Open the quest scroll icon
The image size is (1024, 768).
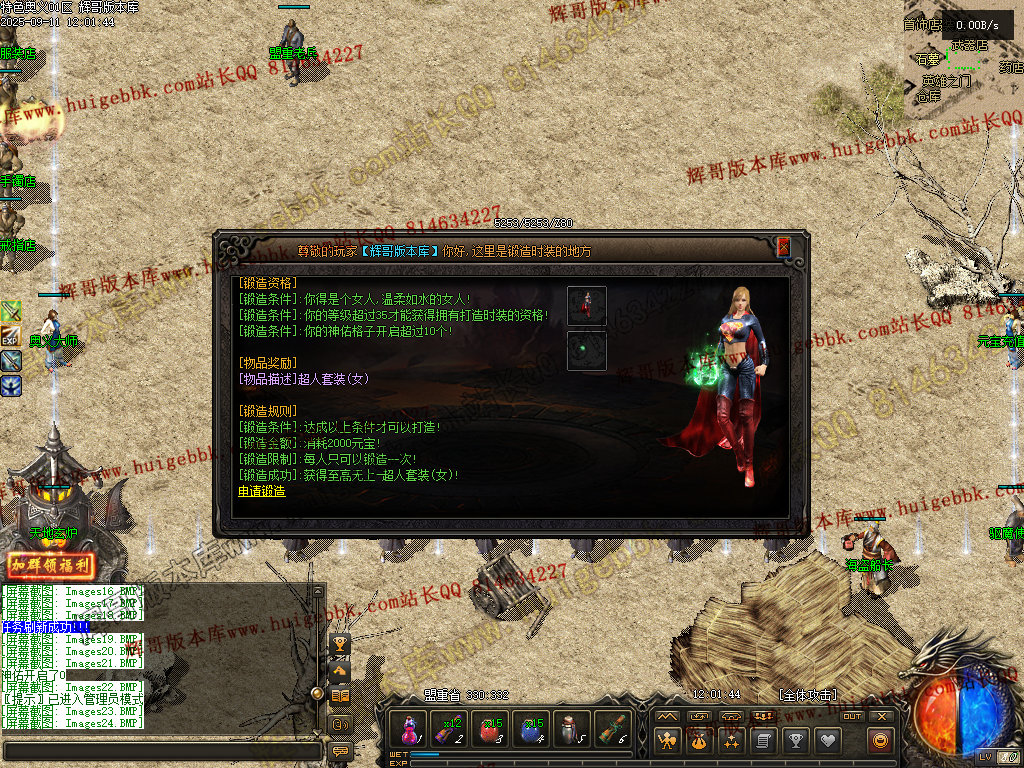coord(764,741)
